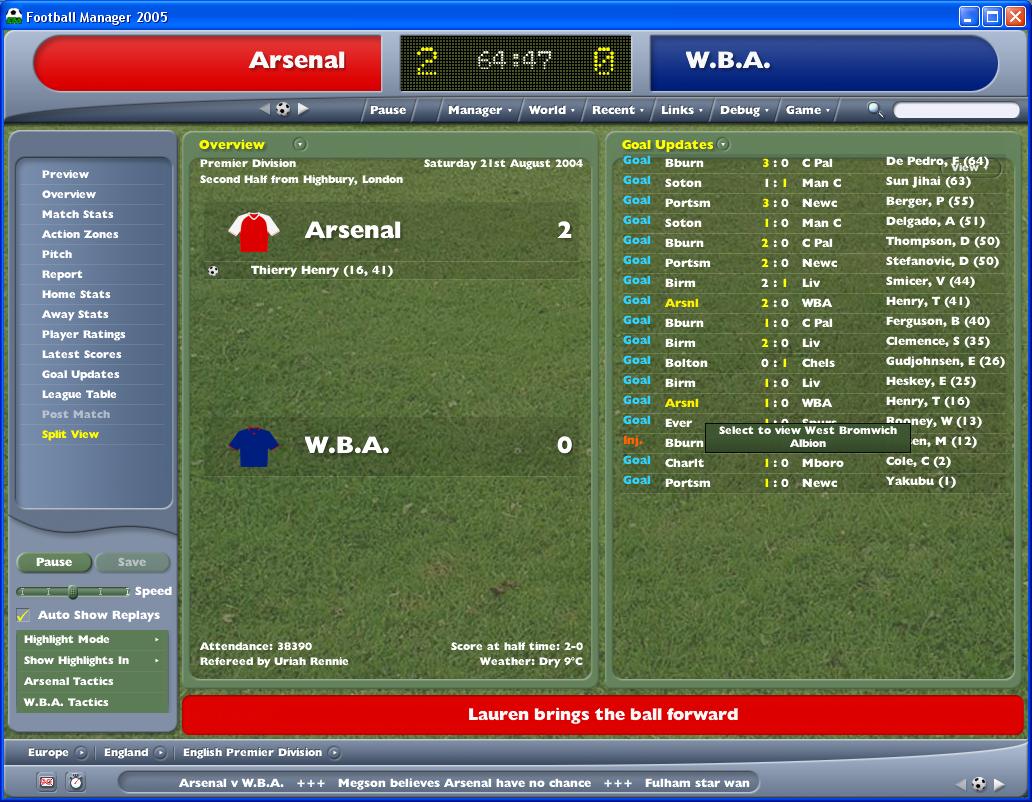Open W.B.A. Tactics

point(66,702)
